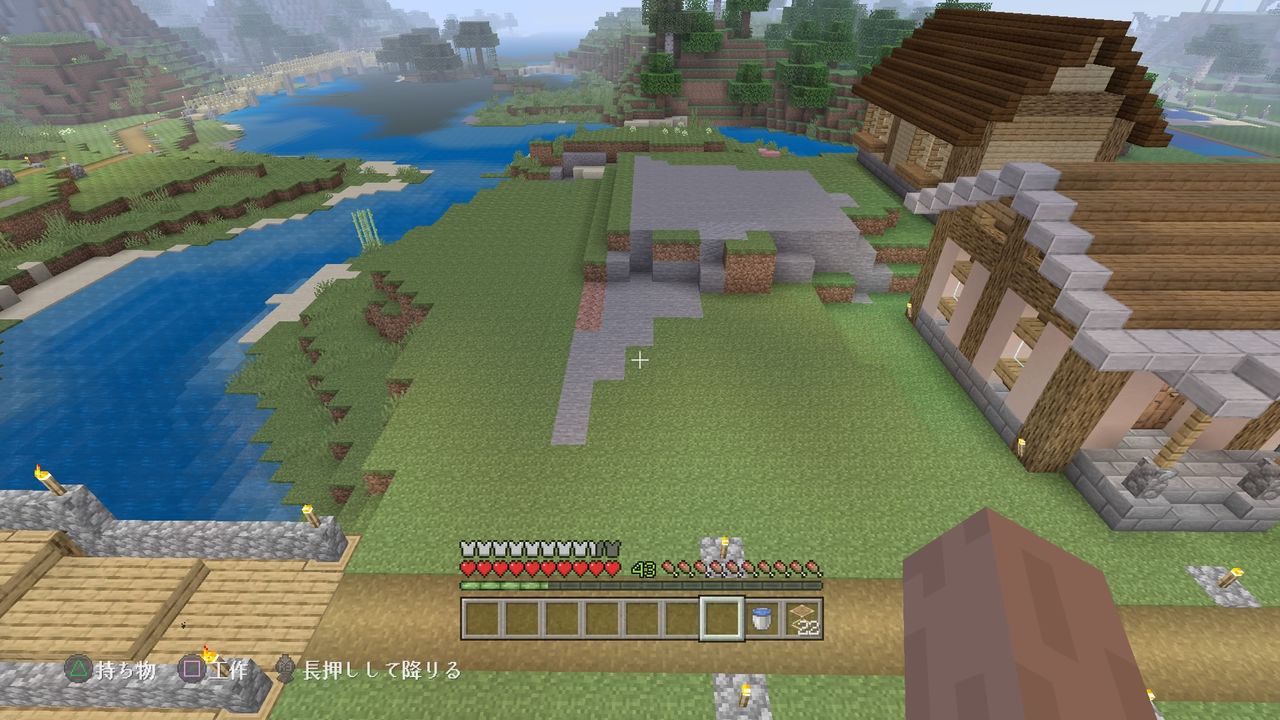
Task: Click the last armor chestplate icon
Action: click(x=613, y=547)
